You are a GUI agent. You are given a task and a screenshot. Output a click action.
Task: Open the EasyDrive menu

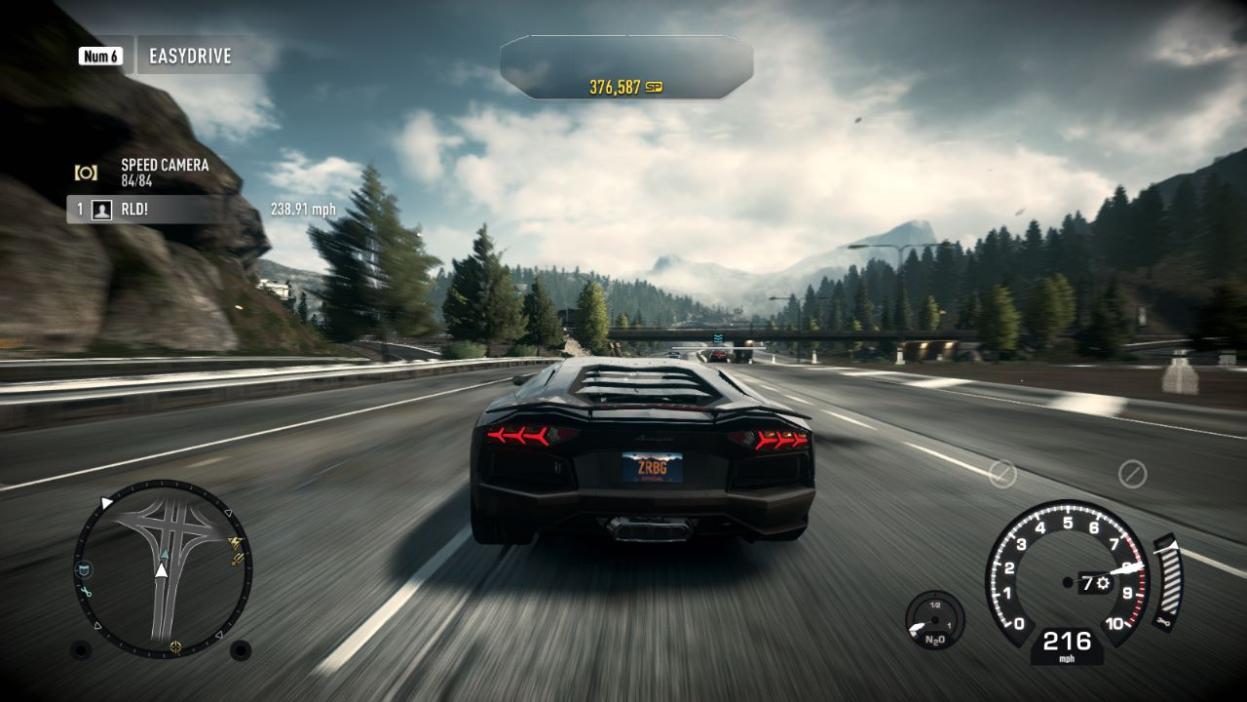(189, 56)
